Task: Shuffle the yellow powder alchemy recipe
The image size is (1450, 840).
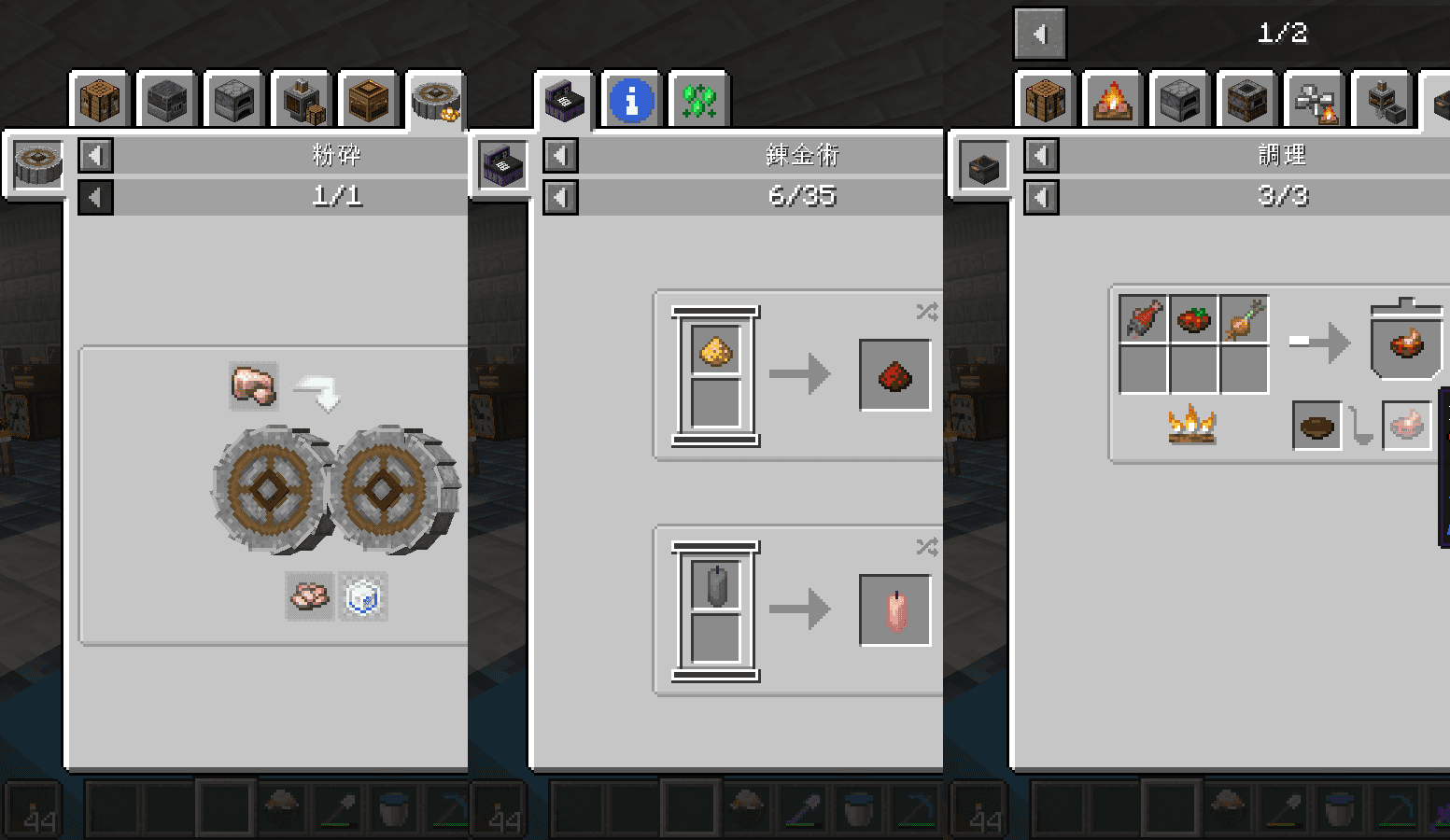Action: click(926, 312)
